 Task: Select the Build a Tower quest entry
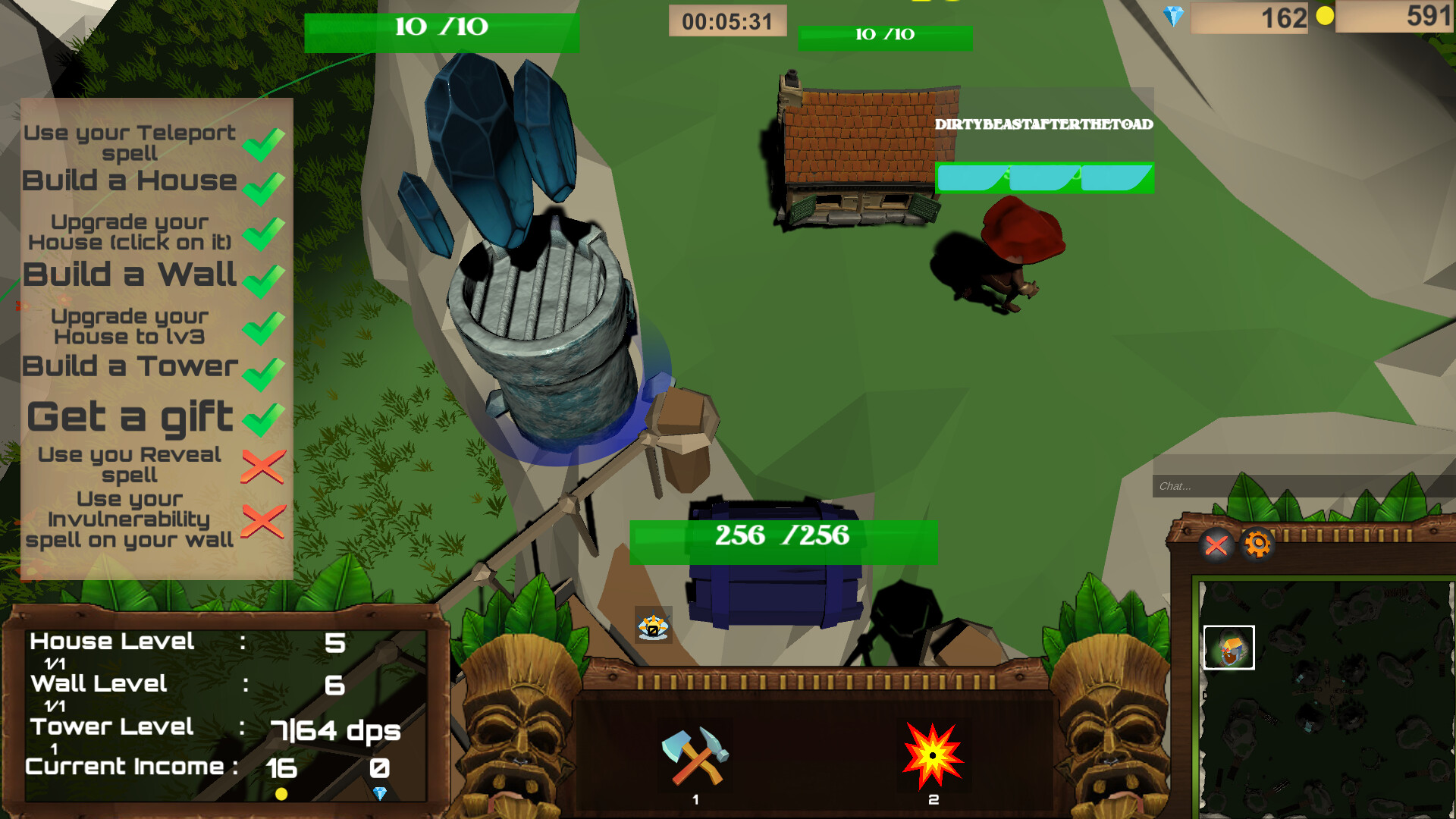tap(129, 367)
